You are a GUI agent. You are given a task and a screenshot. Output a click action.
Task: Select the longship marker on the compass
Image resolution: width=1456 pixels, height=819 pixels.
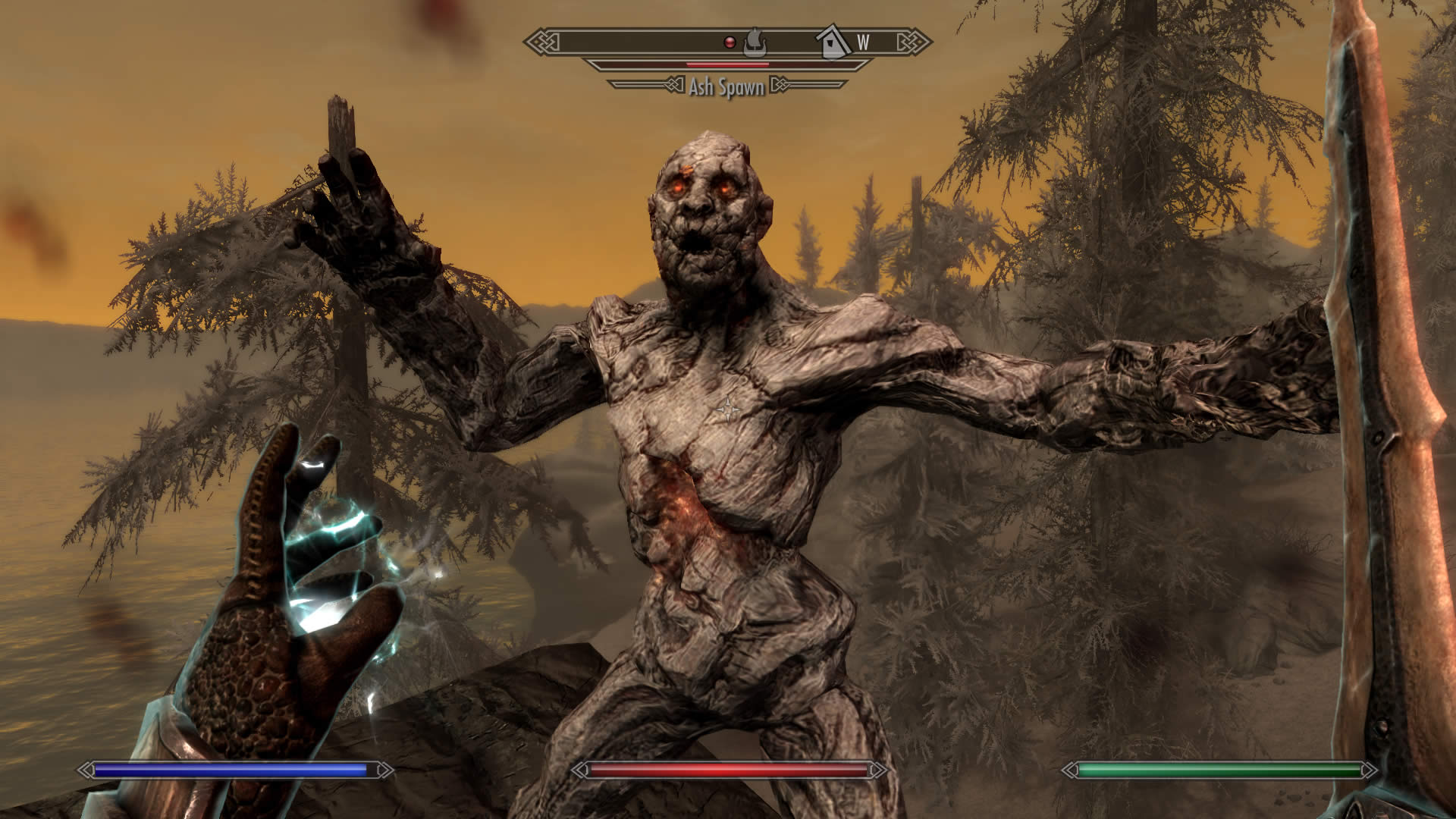coord(754,42)
